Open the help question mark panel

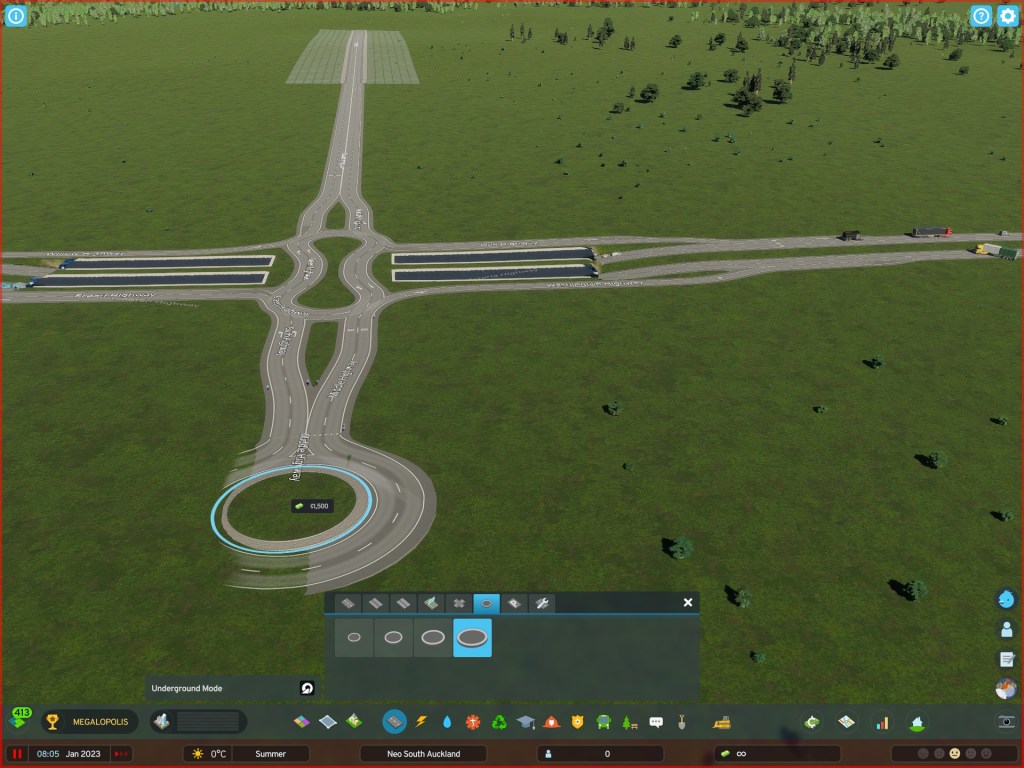pyautogui.click(x=981, y=16)
